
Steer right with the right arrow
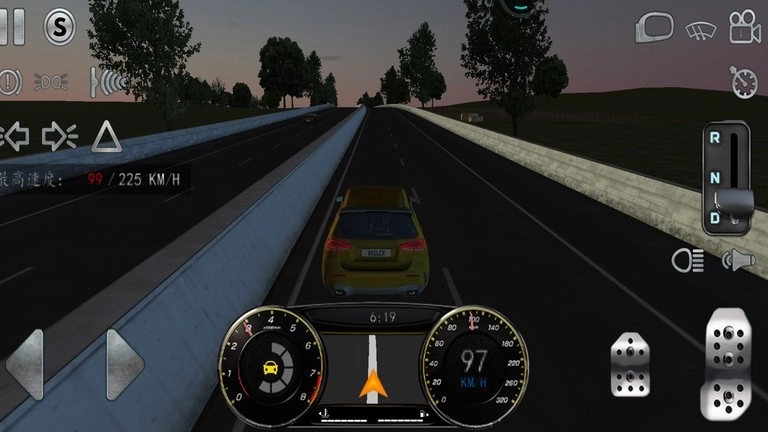coord(124,364)
